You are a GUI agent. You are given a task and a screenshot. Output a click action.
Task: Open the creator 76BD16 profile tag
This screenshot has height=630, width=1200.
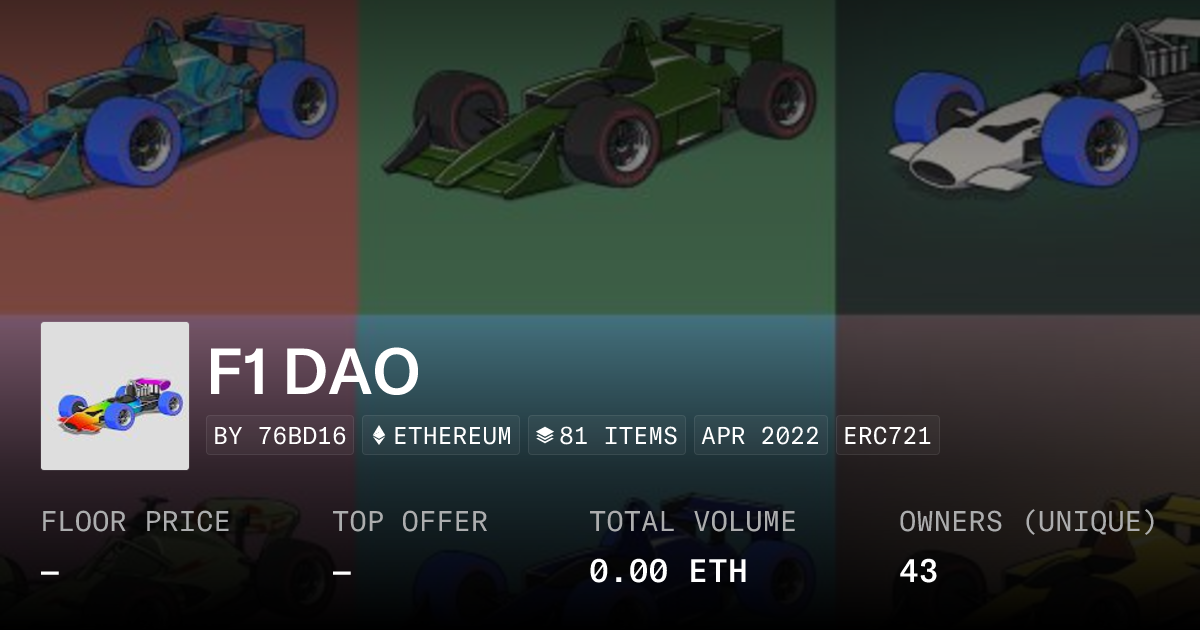click(280, 436)
